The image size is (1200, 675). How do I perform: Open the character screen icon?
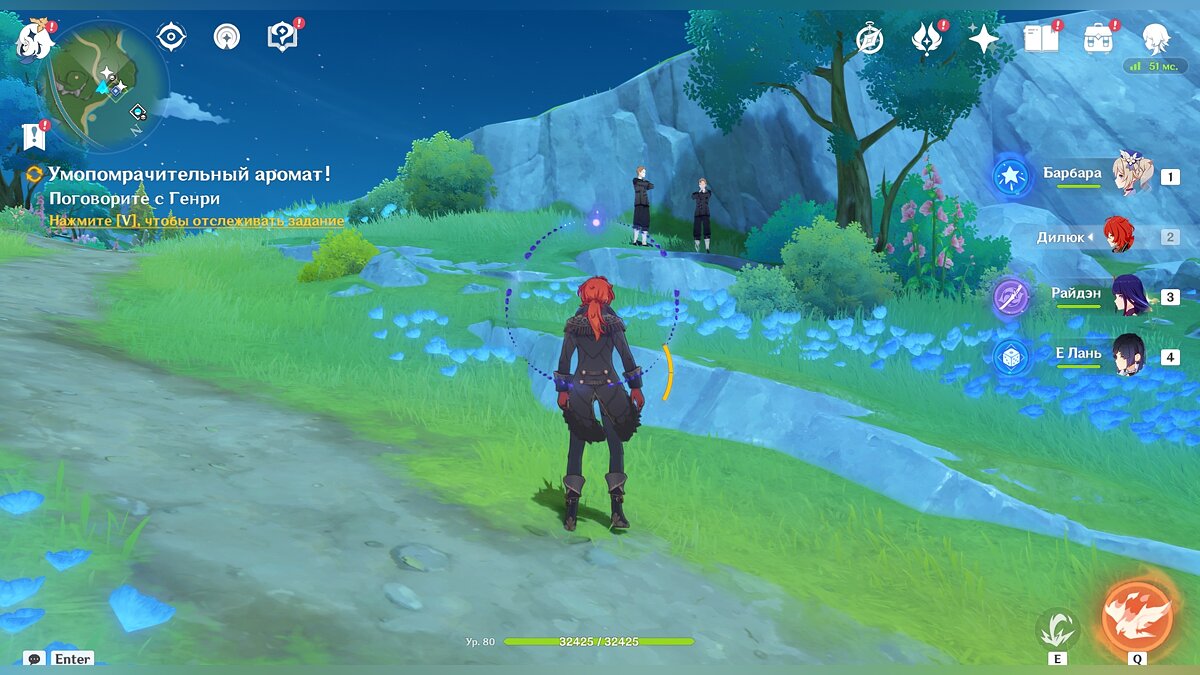pyautogui.click(x=1157, y=39)
